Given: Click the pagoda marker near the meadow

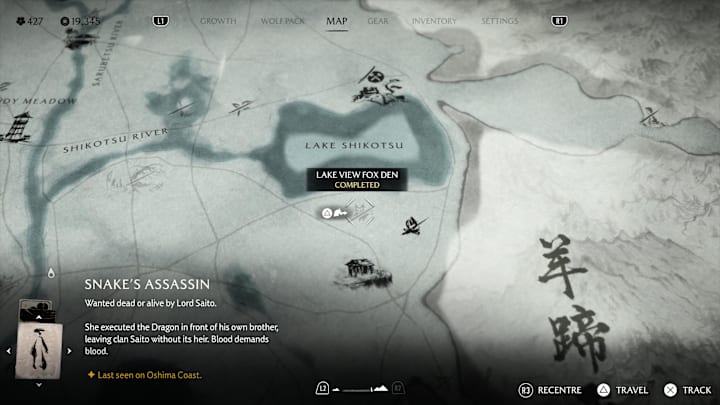Looking at the screenshot, I should 18,125.
